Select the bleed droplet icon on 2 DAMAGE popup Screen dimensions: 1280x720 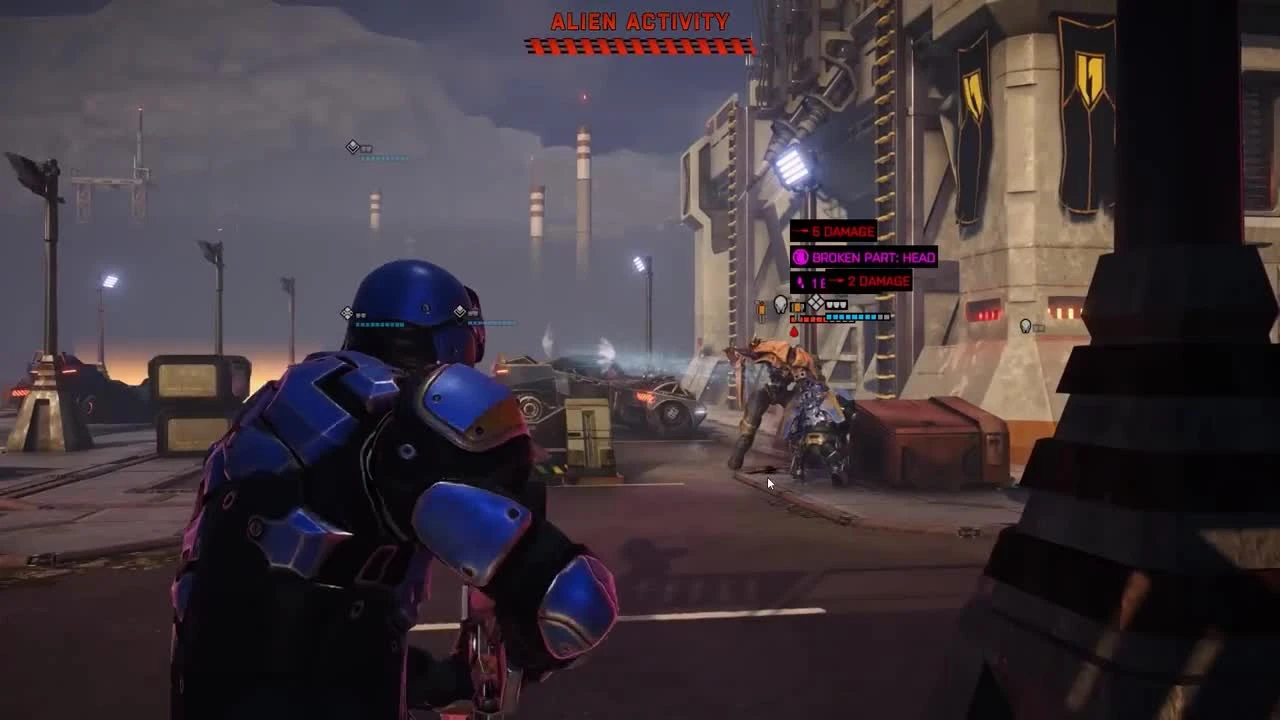tap(802, 281)
